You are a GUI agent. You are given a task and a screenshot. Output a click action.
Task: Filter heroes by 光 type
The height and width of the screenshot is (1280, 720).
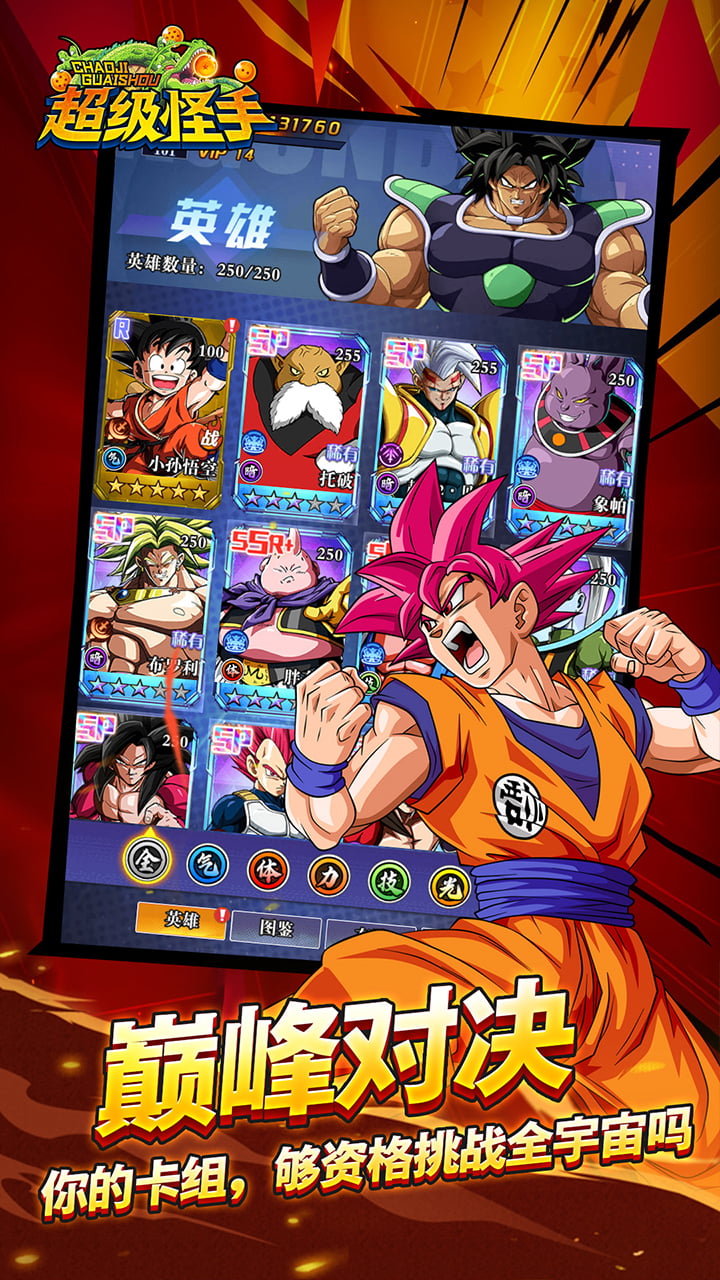tap(448, 885)
